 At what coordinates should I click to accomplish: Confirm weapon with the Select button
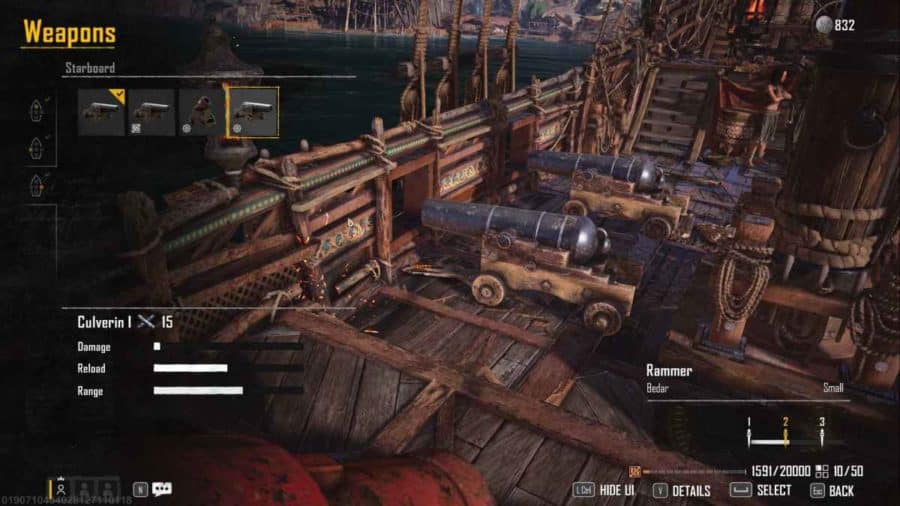coord(762,491)
